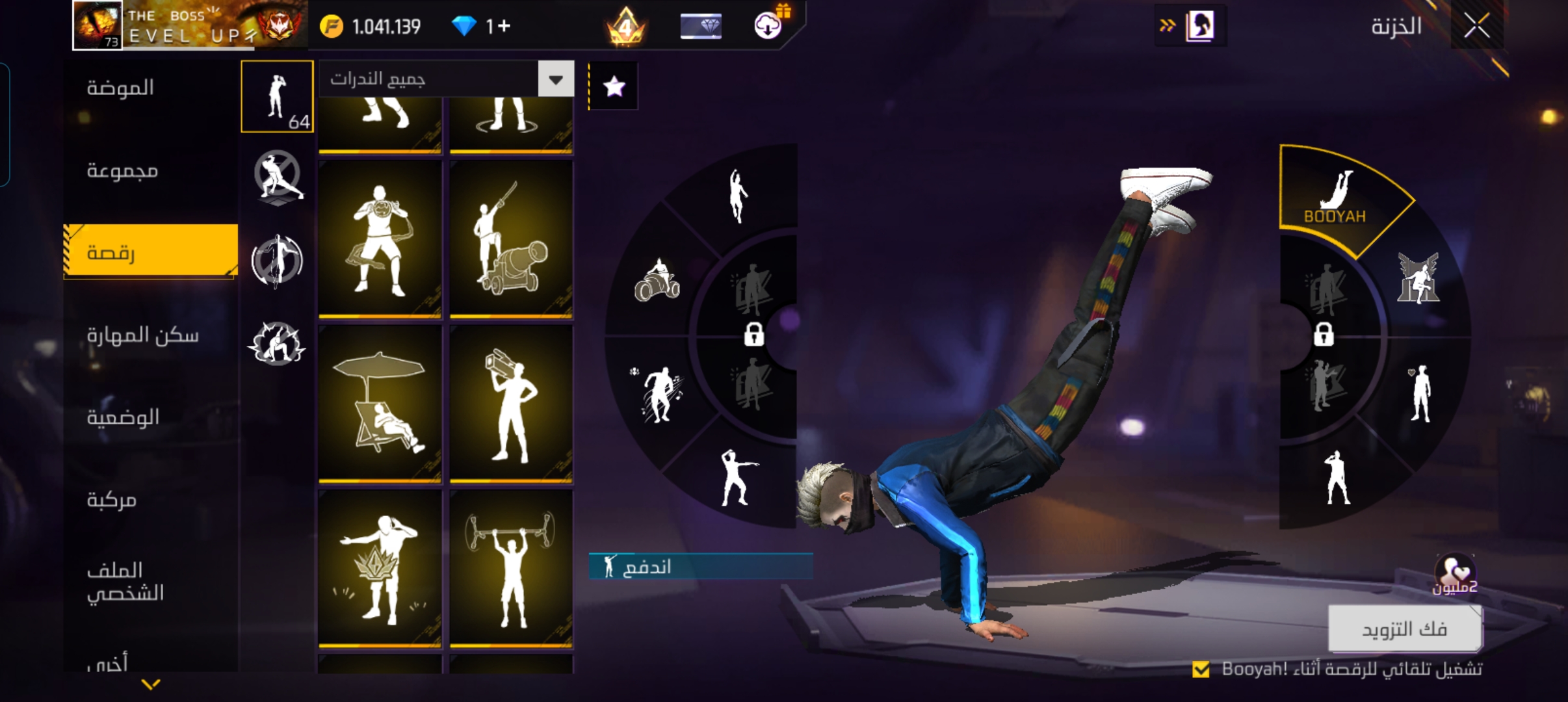Screen dimensions: 1568x702
Task: Open the download center cloud icon
Action: pyautogui.click(x=768, y=26)
